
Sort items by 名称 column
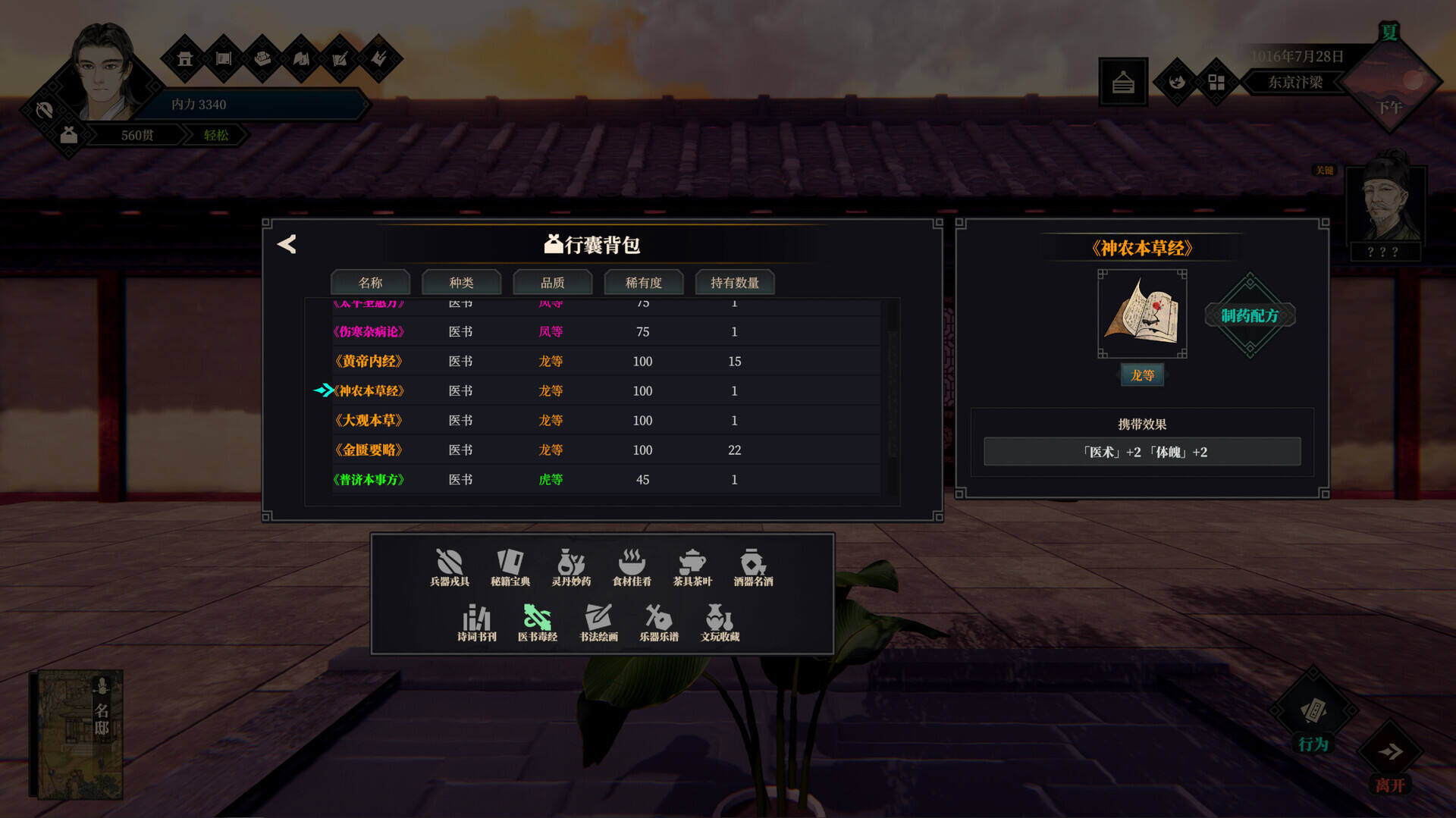pos(370,283)
